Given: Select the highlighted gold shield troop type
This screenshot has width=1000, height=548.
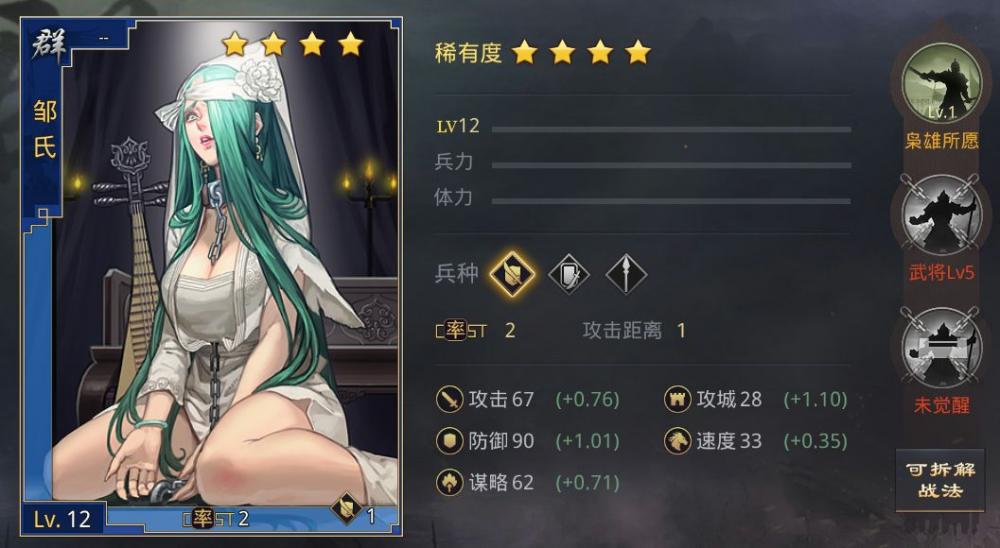Looking at the screenshot, I should coord(513,274).
